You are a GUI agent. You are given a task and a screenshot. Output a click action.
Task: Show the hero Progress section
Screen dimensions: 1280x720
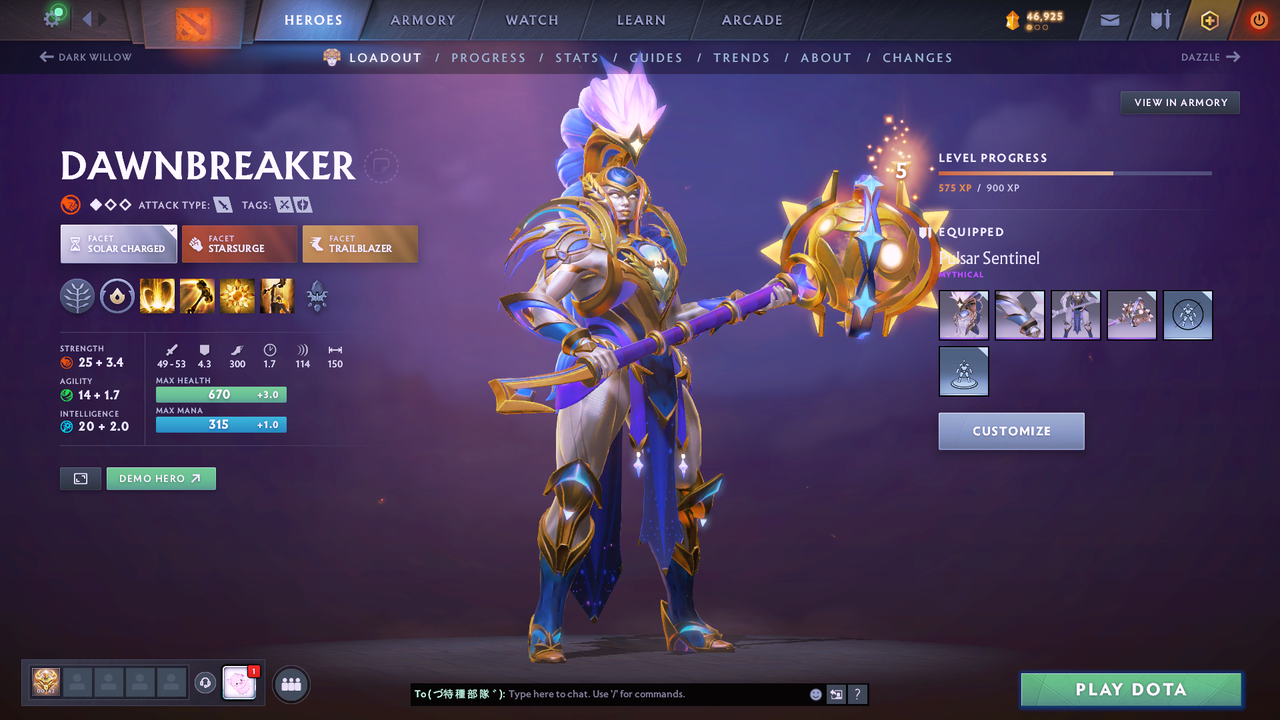click(488, 58)
